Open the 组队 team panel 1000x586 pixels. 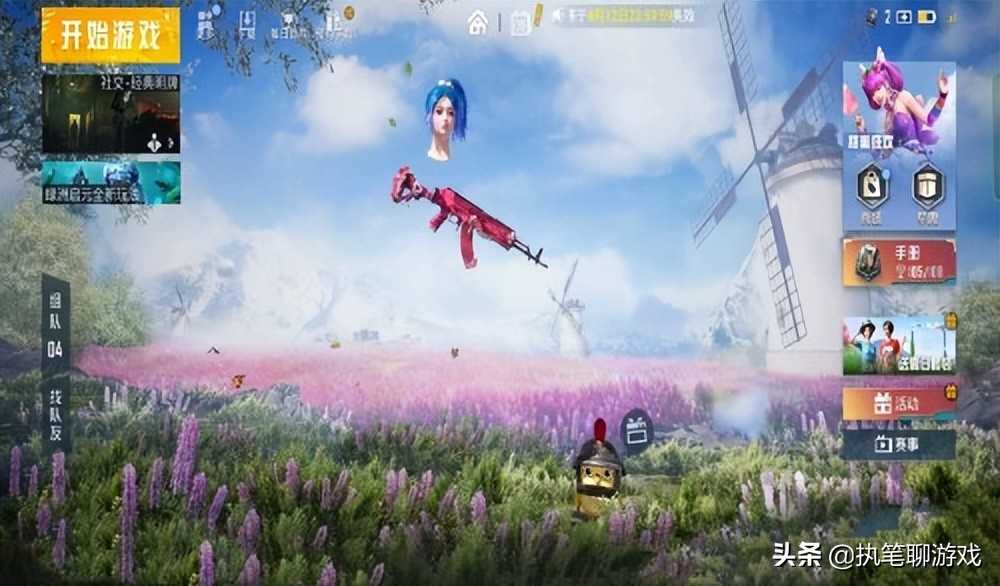pyautogui.click(x=55, y=326)
